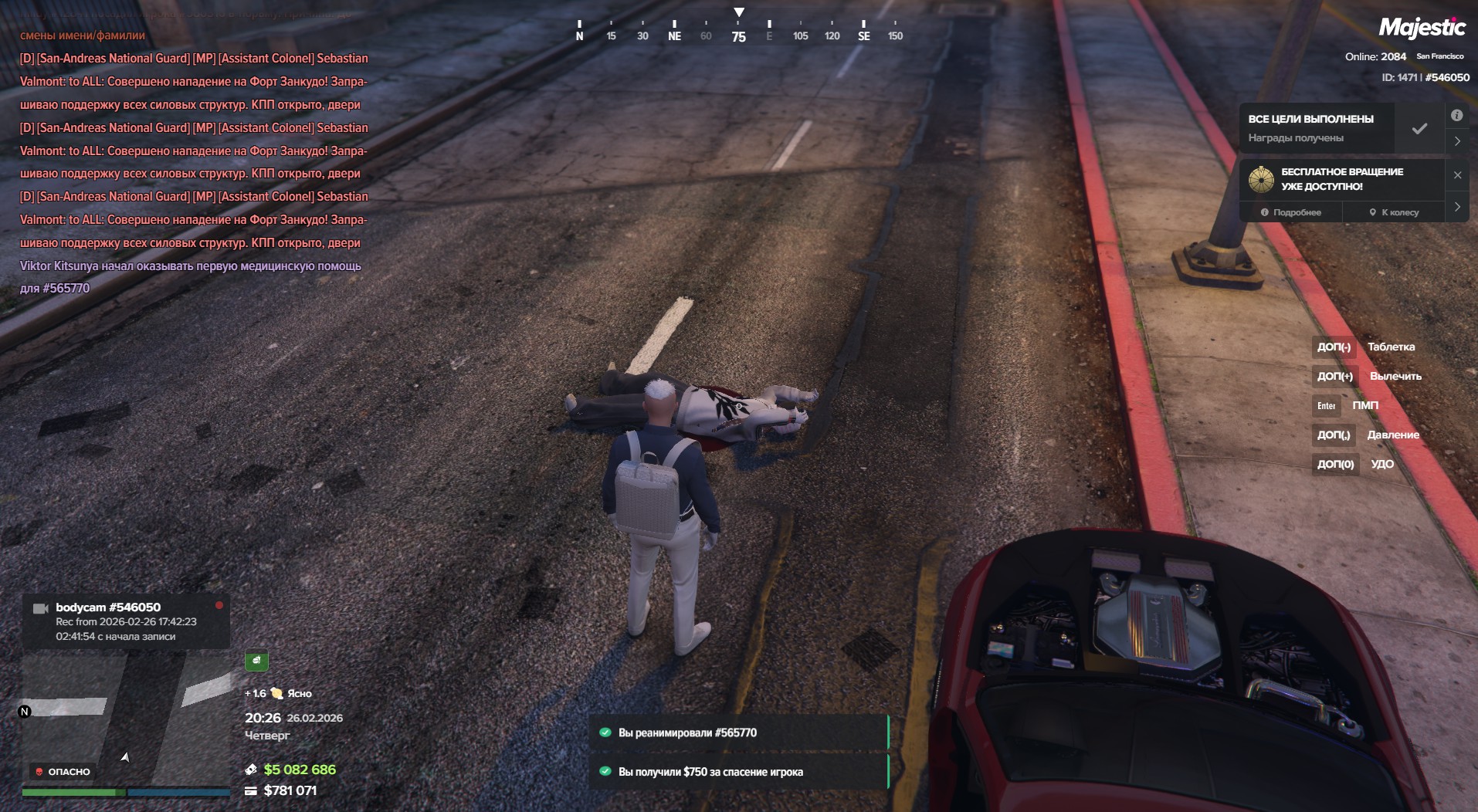Activate the ПМП first aid action
This screenshot has height=812, width=1478.
(1364, 405)
